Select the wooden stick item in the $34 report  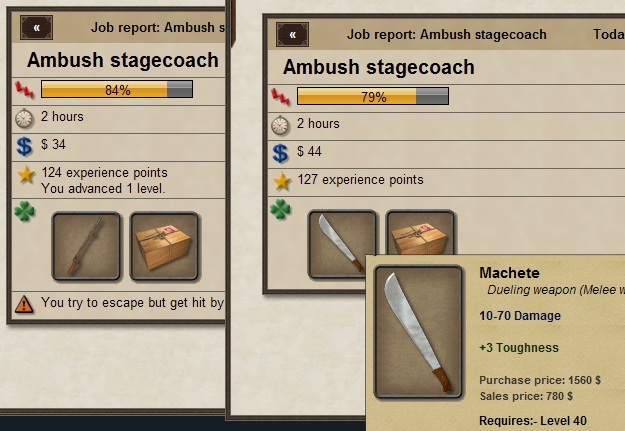coord(86,246)
